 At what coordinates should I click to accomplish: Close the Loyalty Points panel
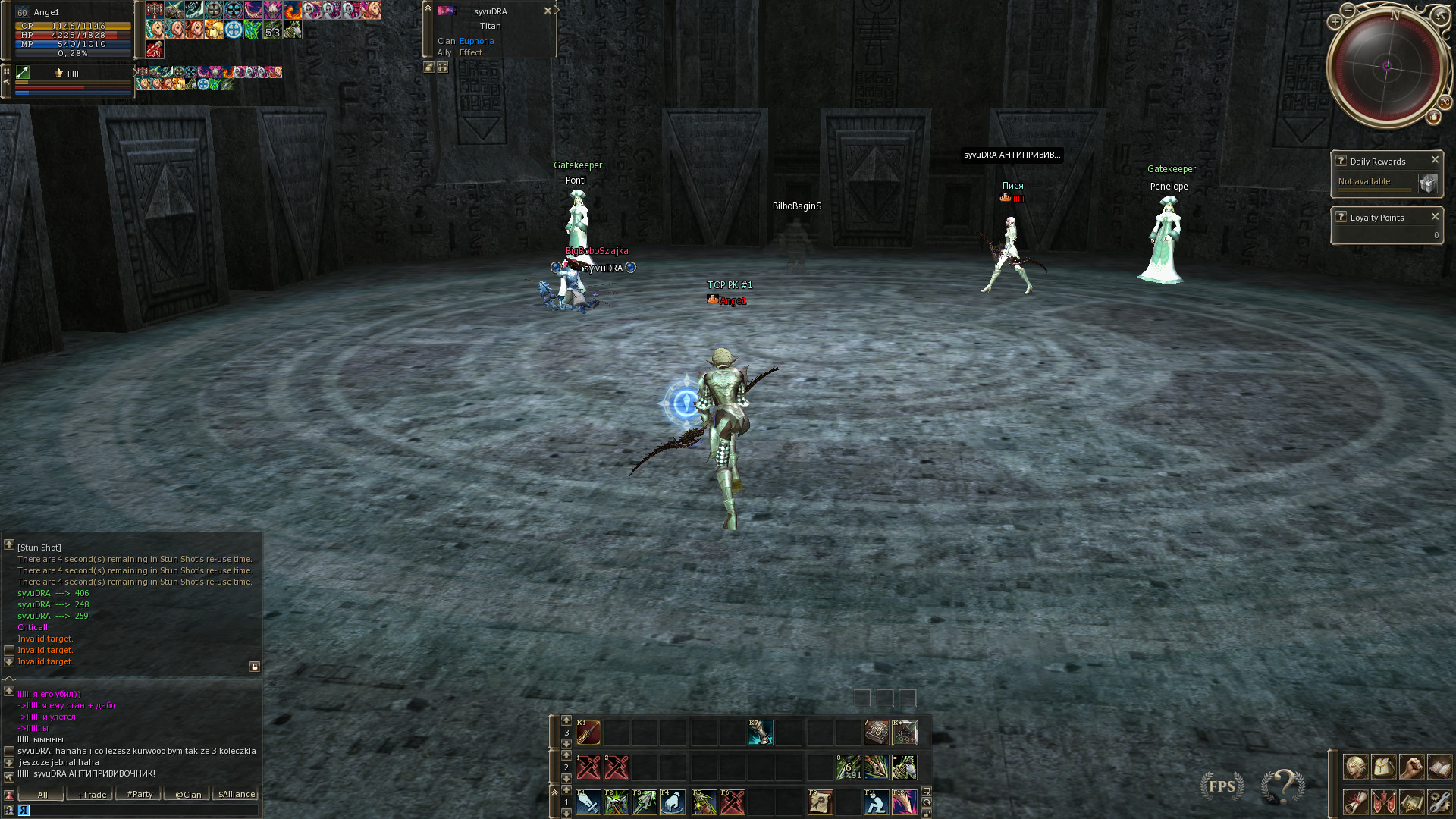(1435, 217)
